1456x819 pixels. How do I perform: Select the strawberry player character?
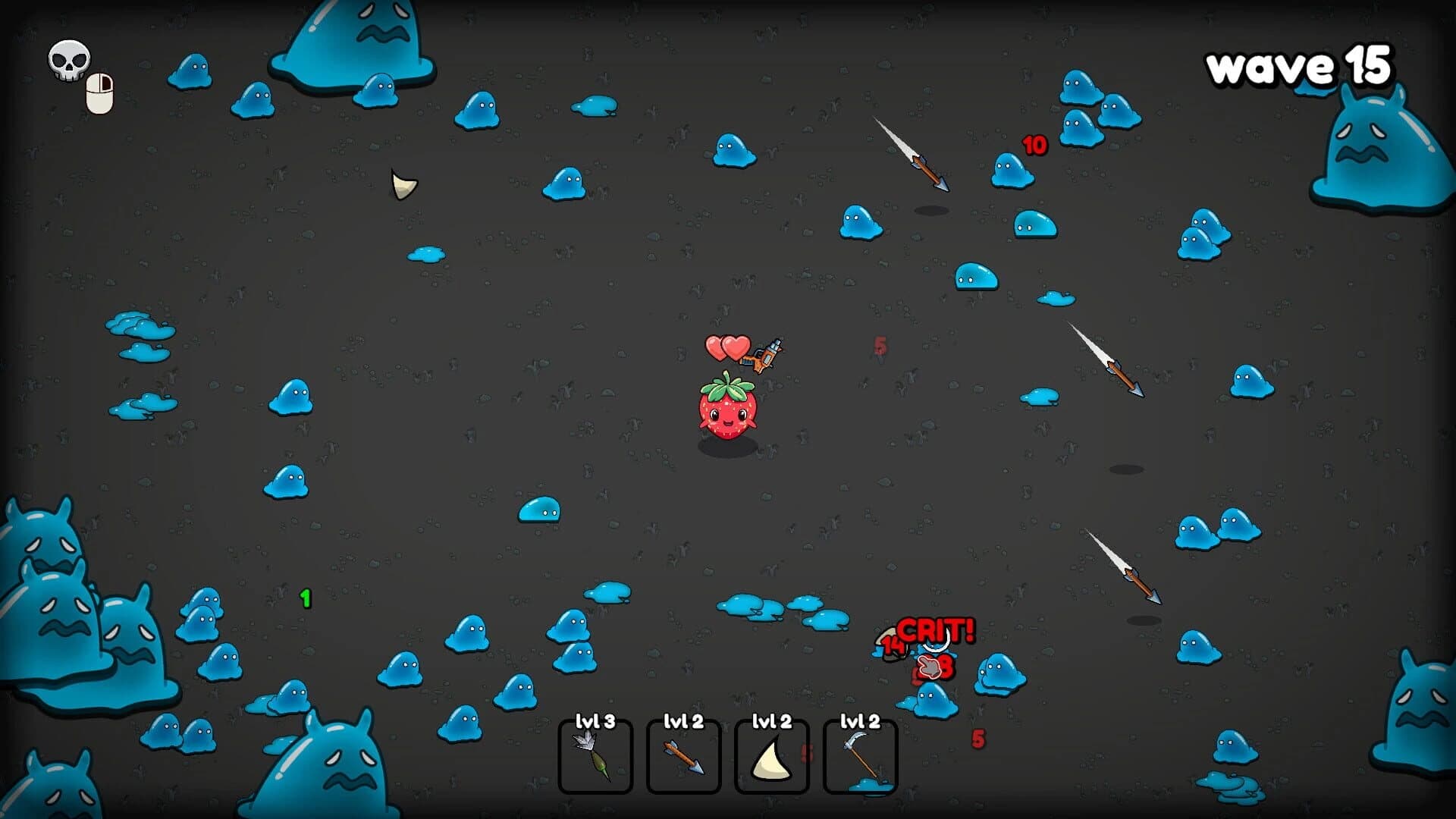click(726, 413)
